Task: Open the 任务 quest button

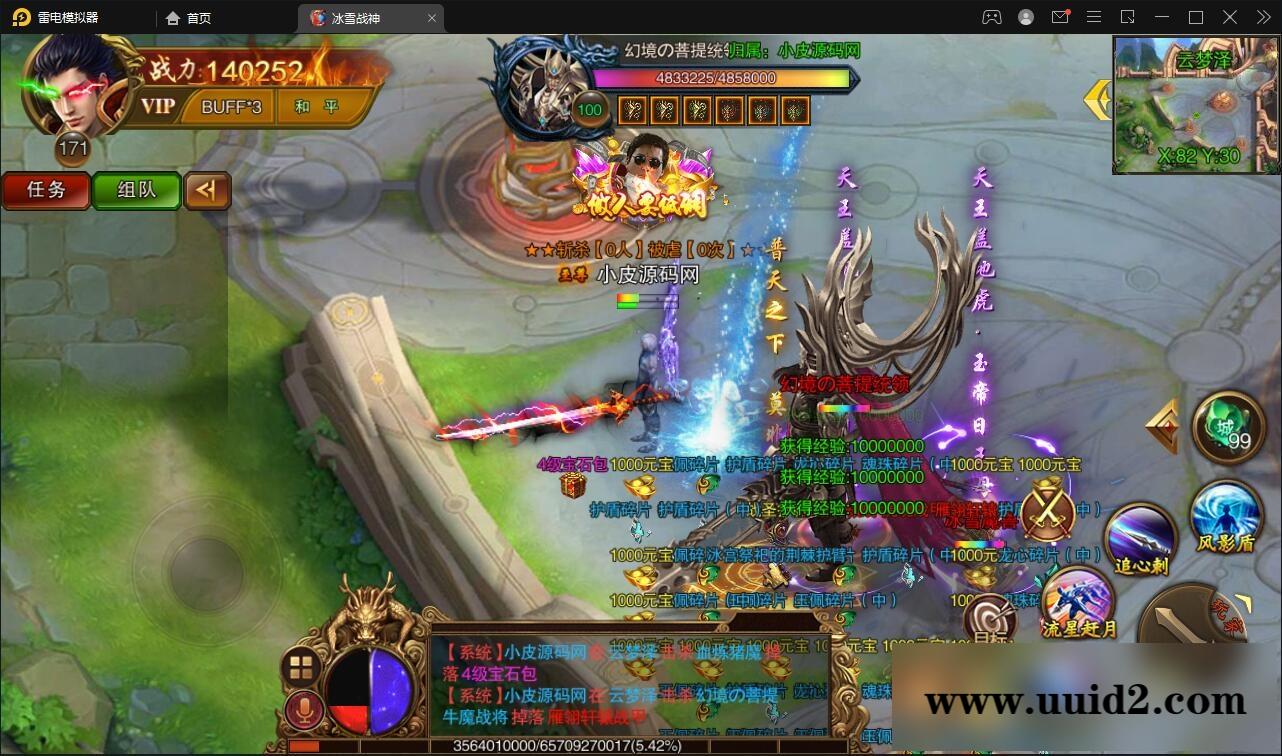Action: pyautogui.click(x=45, y=191)
